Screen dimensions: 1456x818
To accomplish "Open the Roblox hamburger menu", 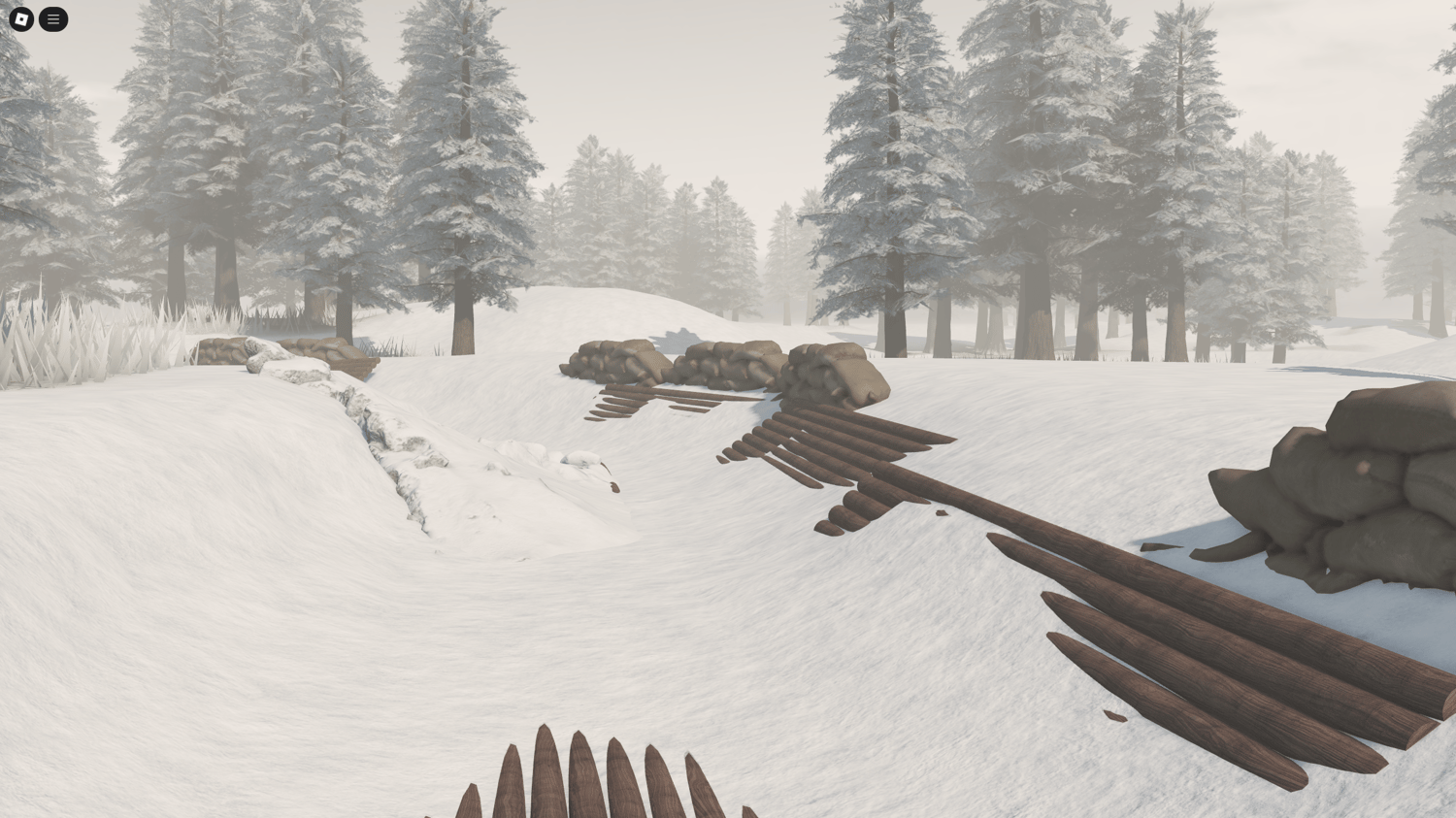I will [53, 19].
